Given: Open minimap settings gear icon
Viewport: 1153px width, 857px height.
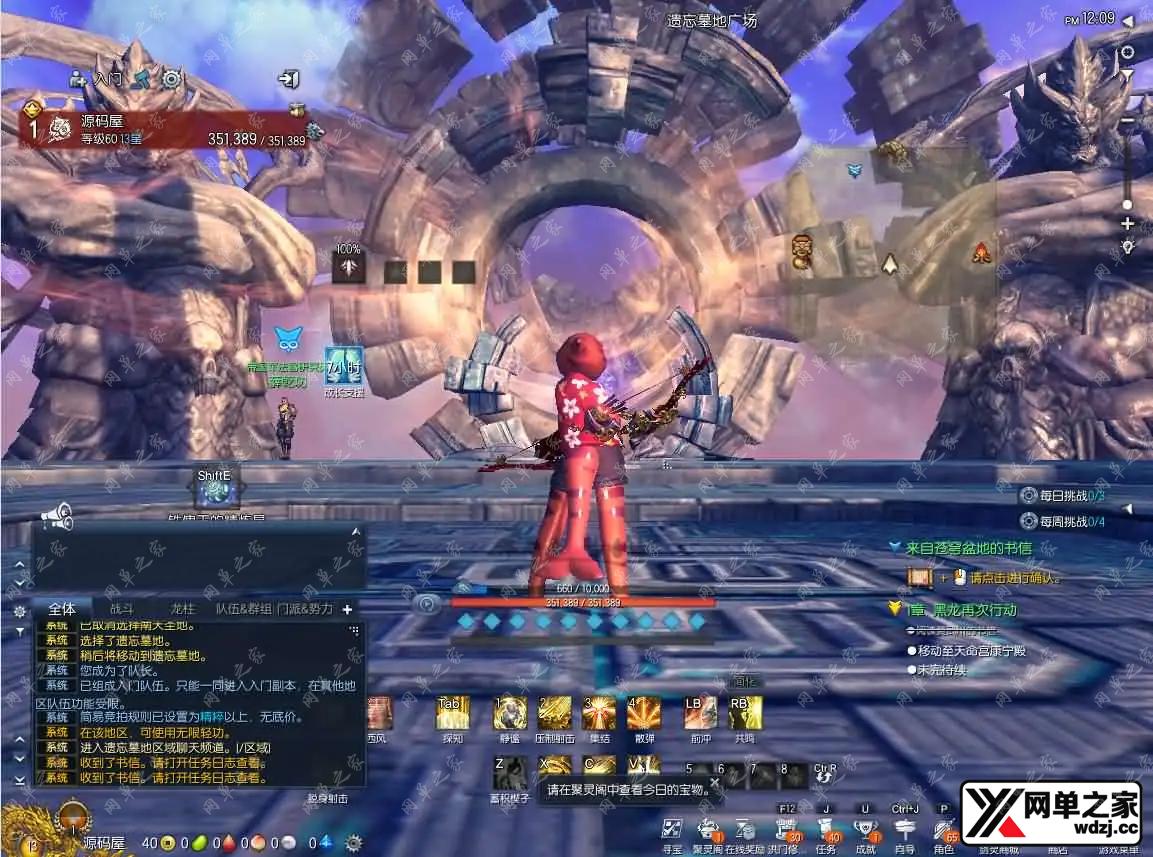Looking at the screenshot, I should 1127,52.
